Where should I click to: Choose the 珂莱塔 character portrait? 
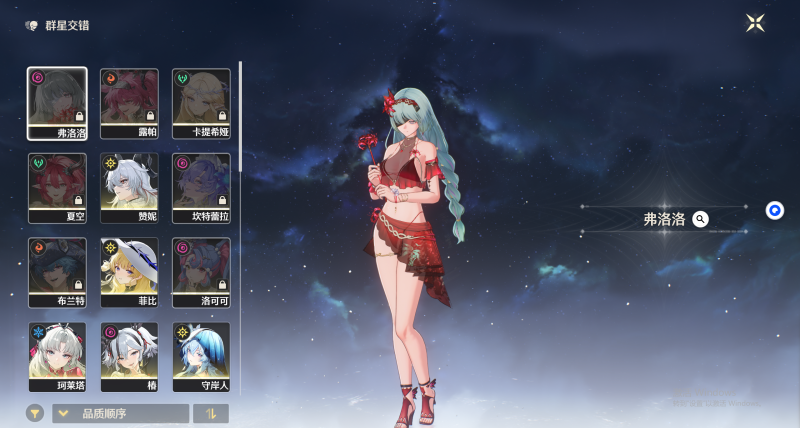click(x=57, y=356)
